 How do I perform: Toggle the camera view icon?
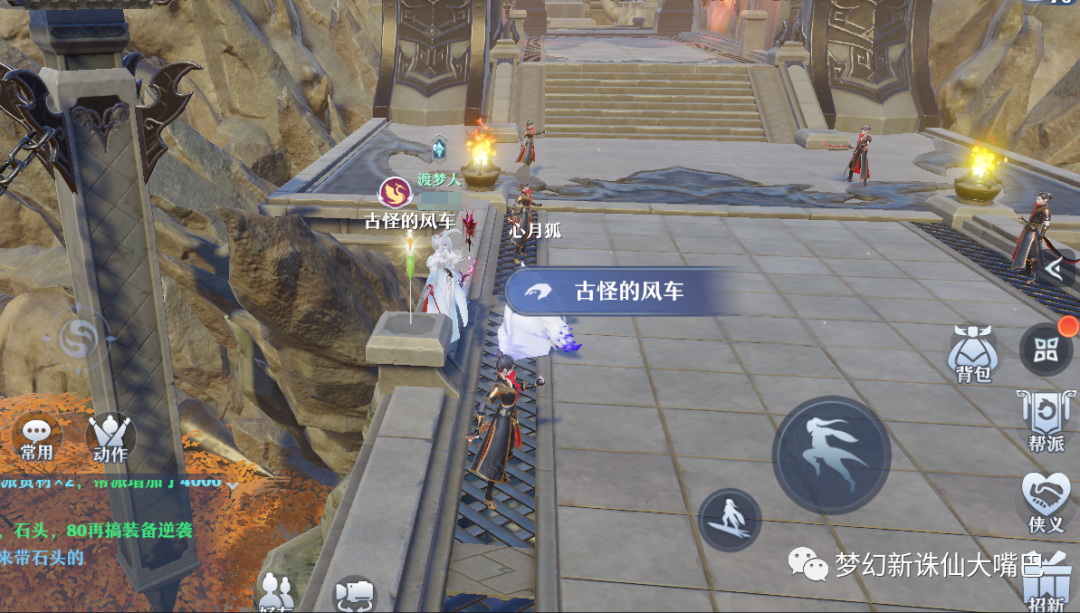(x=352, y=594)
